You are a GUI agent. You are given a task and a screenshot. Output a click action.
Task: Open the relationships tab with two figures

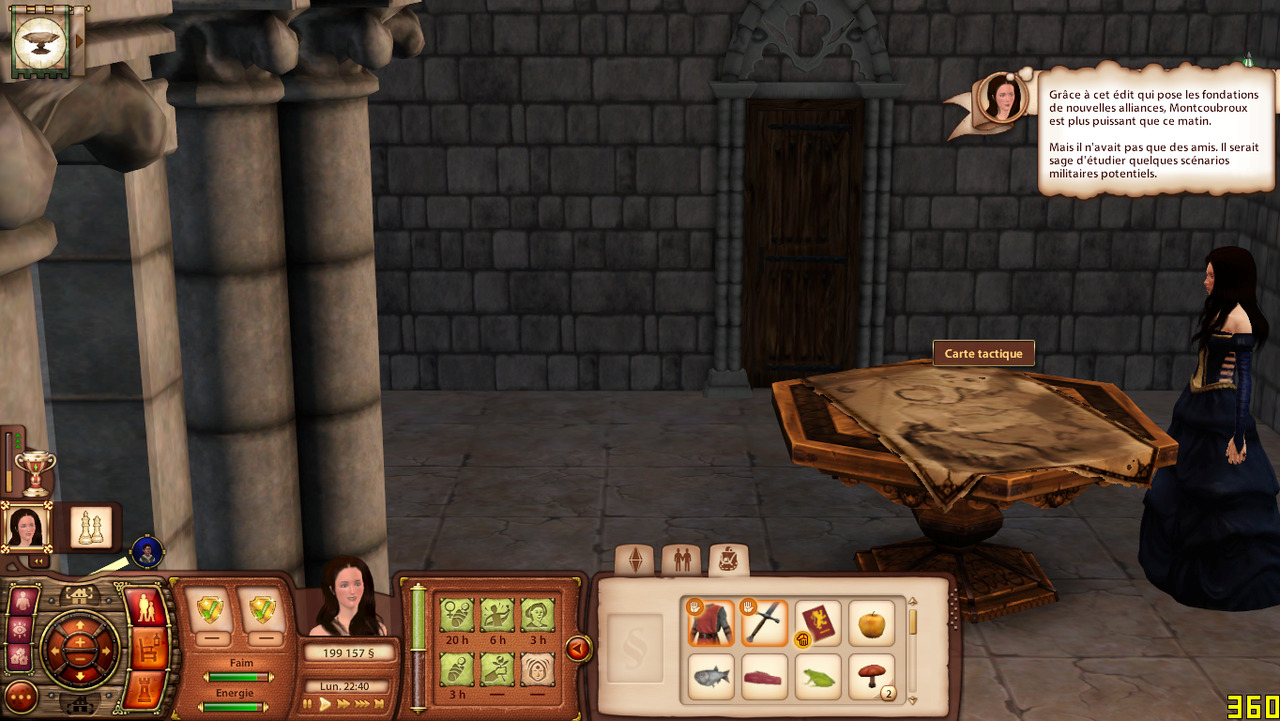[x=682, y=560]
